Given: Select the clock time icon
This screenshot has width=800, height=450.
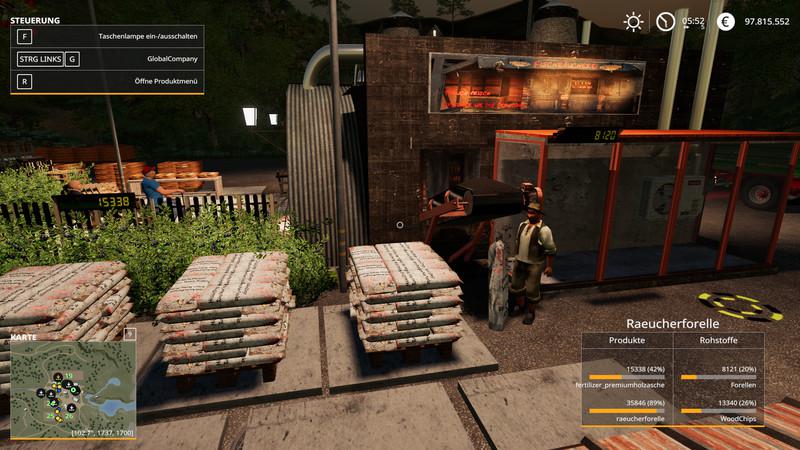Looking at the screenshot, I should pos(665,21).
